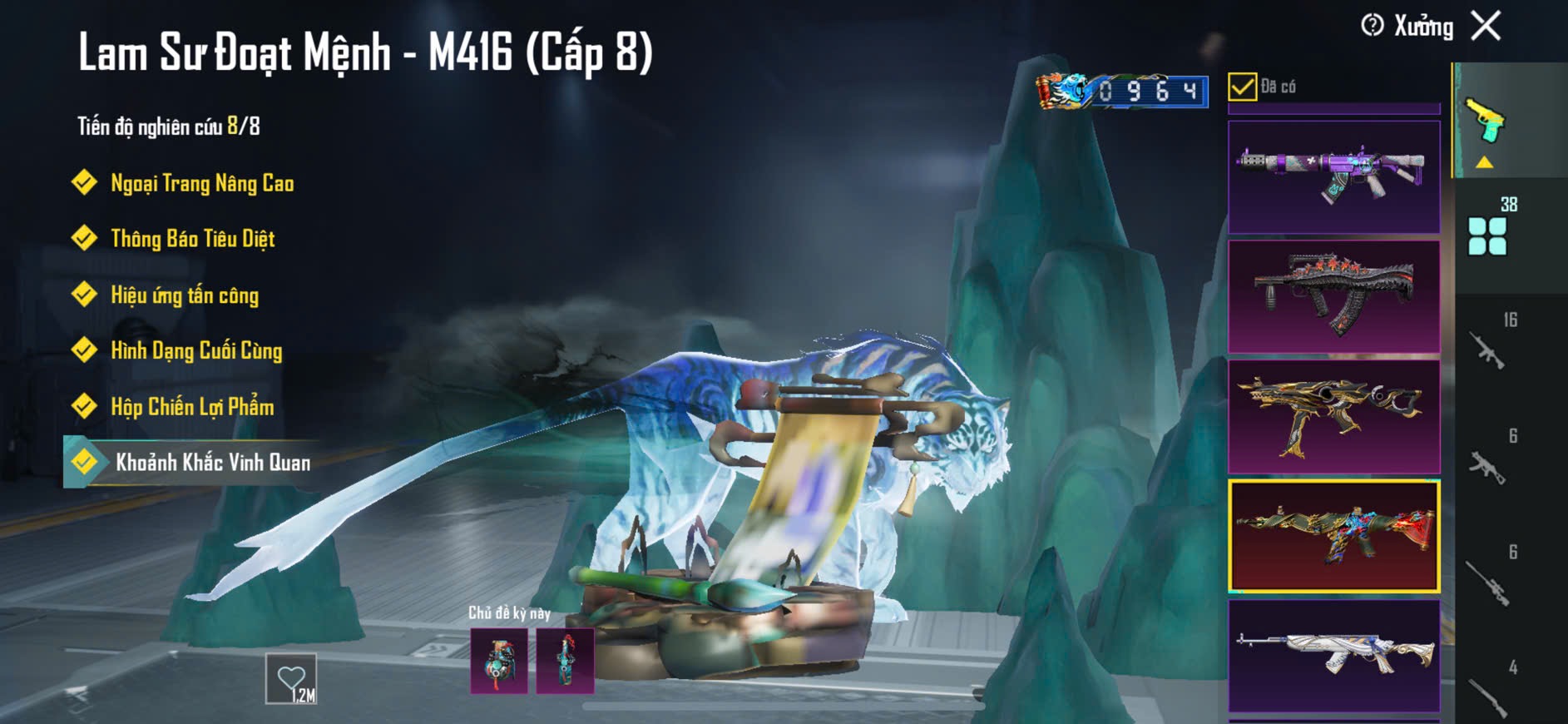Select the purple rifle skin
Viewport: 1568px width, 724px height.
coord(1333,176)
